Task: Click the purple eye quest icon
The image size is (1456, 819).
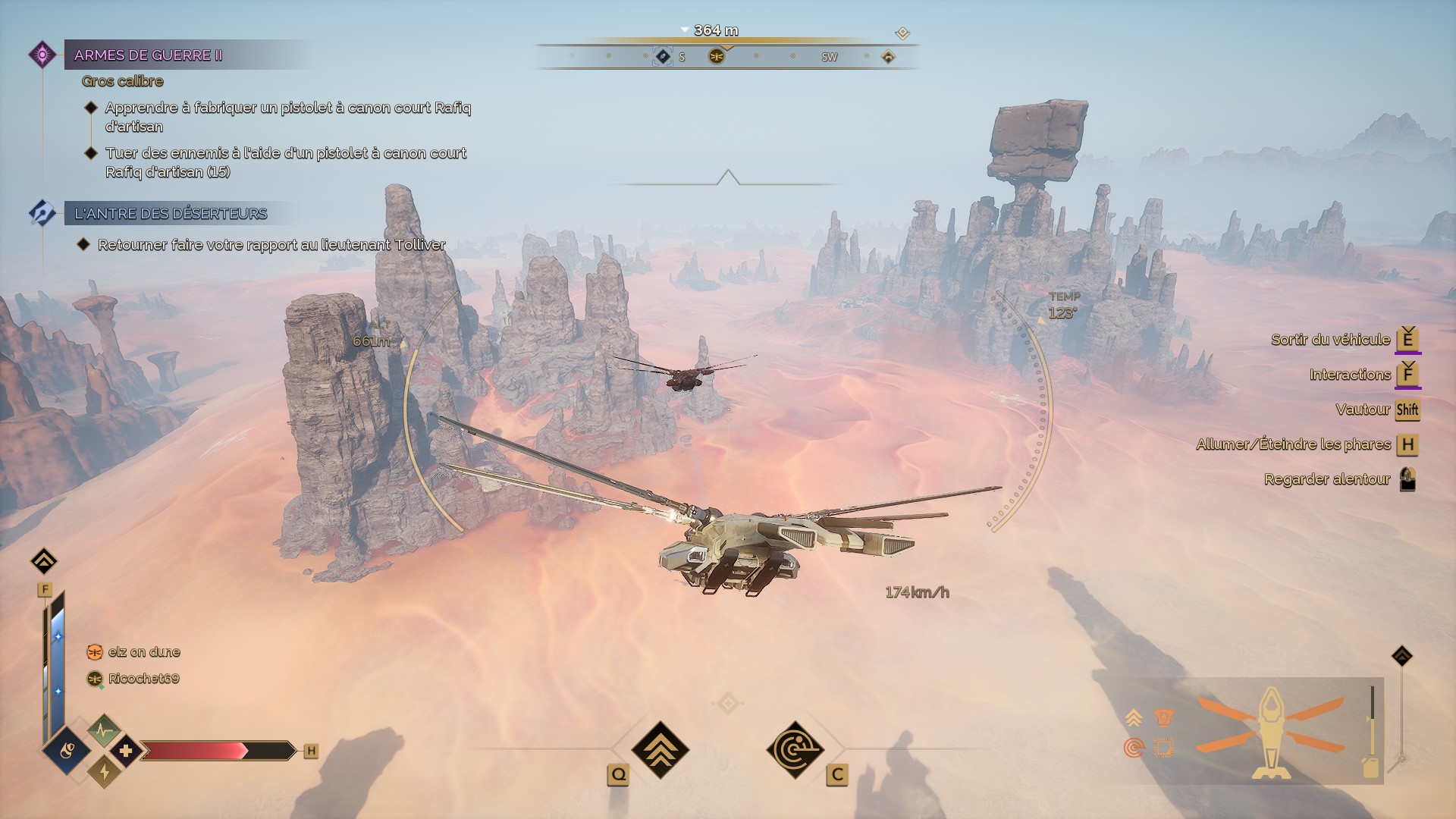Action: (x=42, y=55)
